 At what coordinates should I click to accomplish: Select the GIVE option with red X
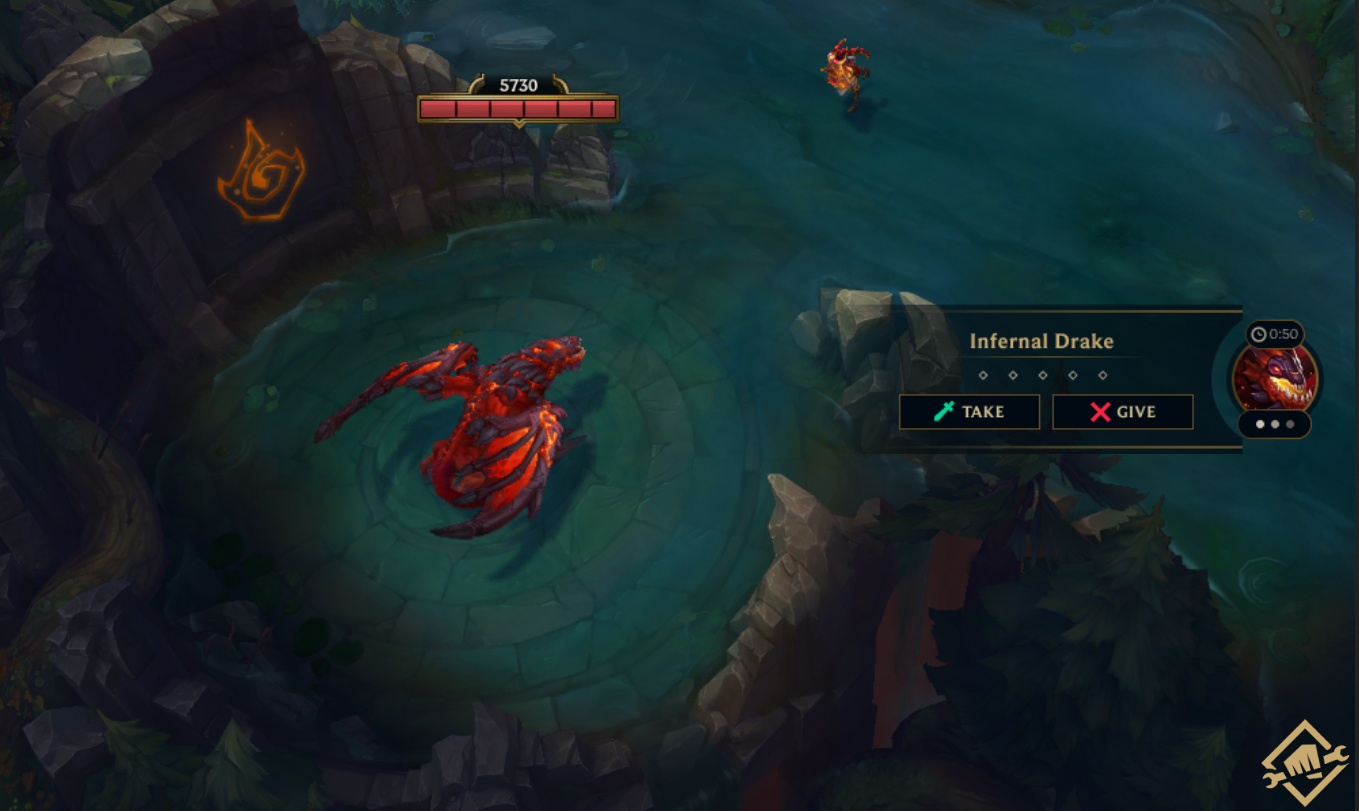tap(1122, 412)
